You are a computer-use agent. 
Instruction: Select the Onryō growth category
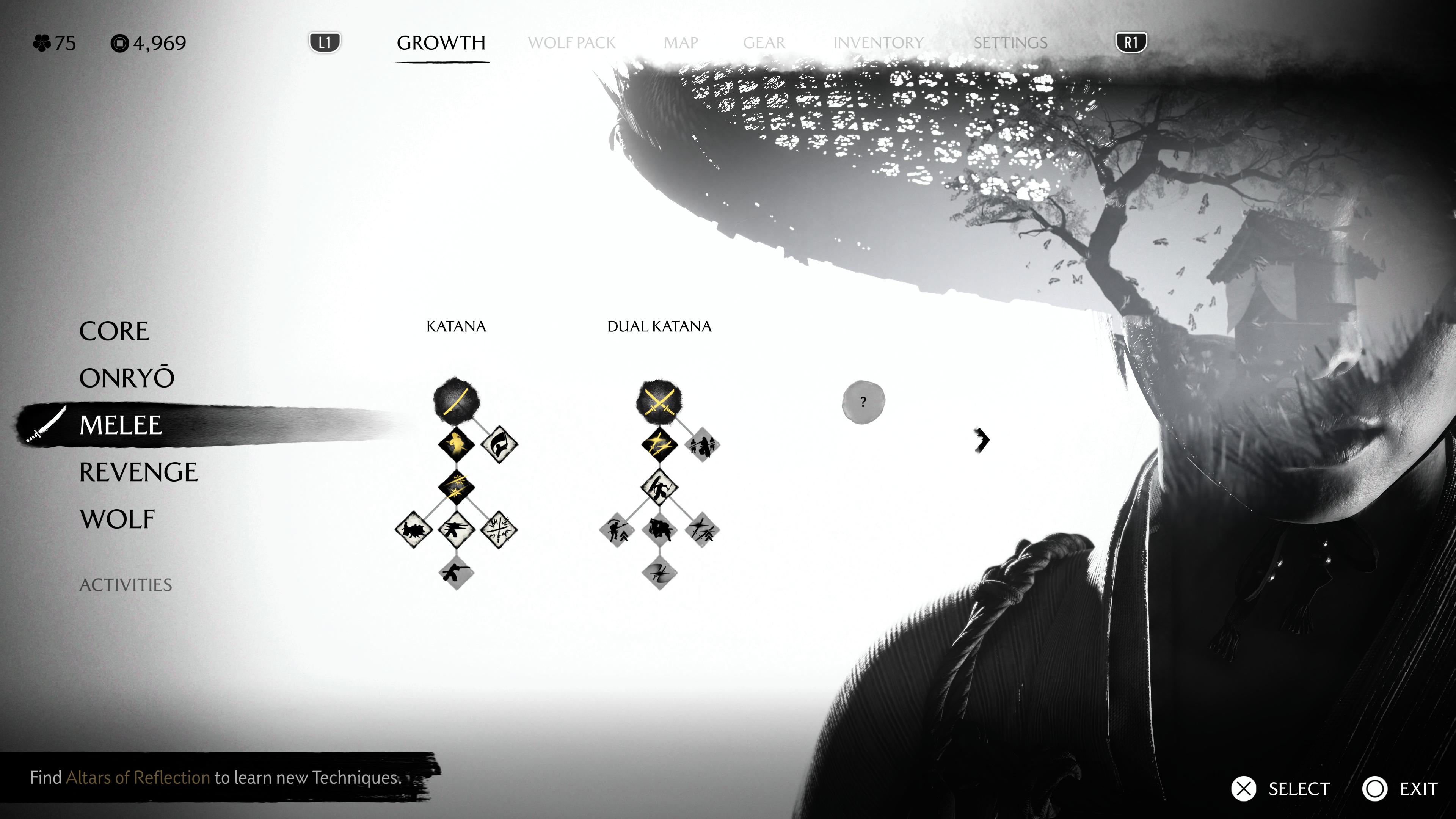[x=127, y=378]
